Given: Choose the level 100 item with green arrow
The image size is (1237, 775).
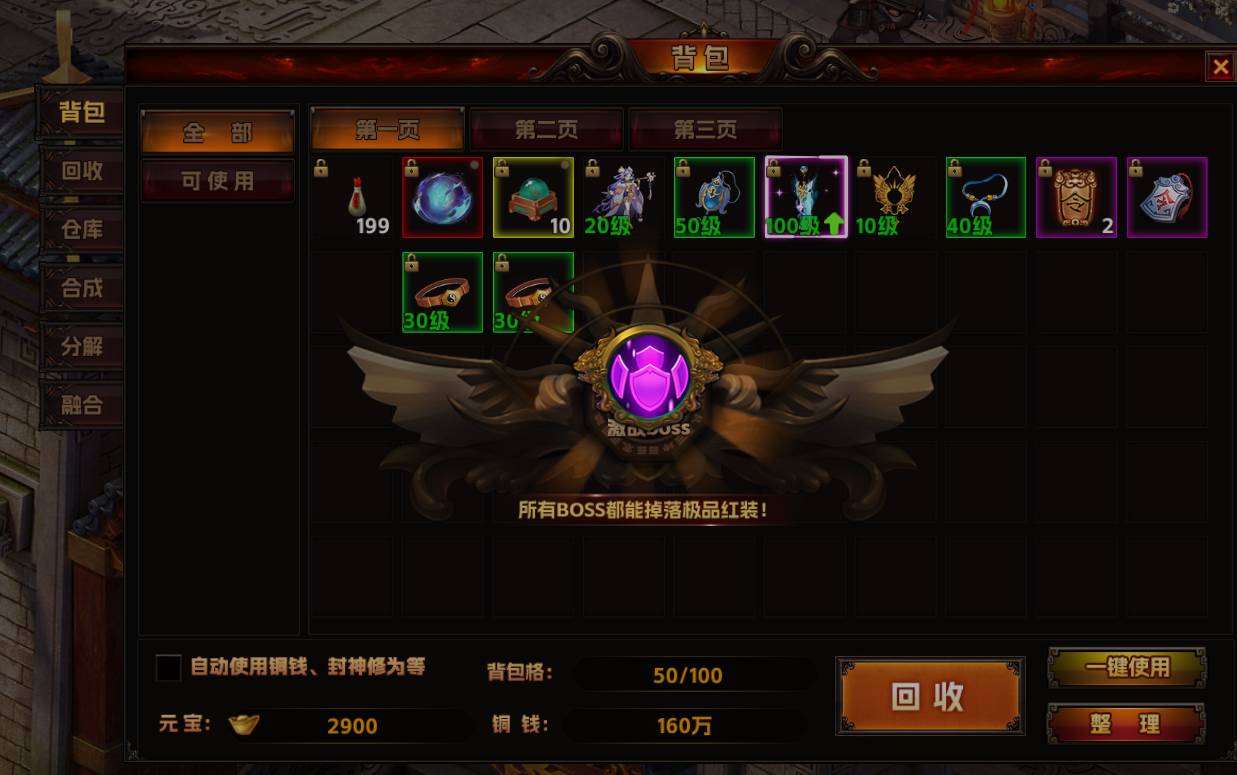Looking at the screenshot, I should tap(805, 197).
